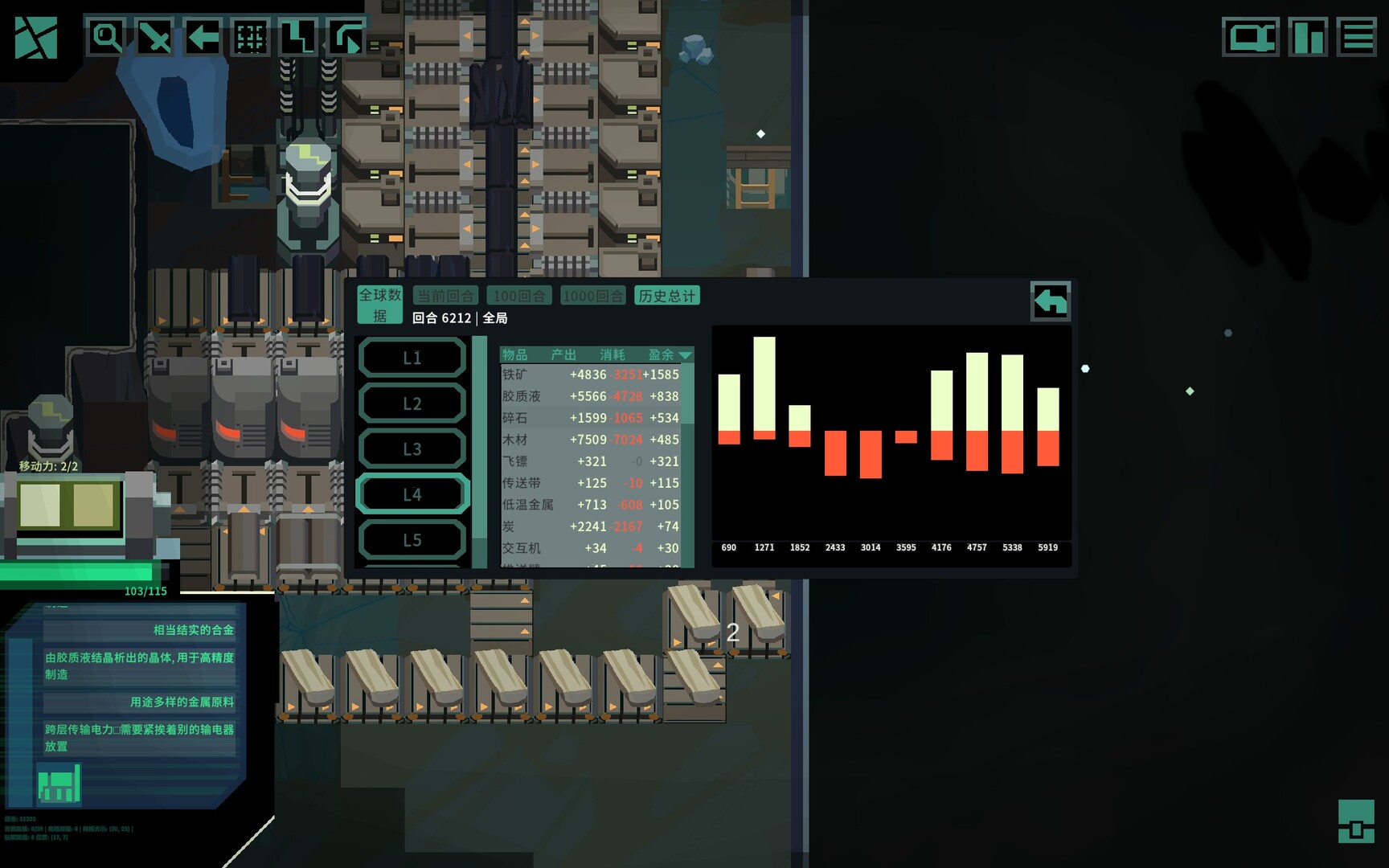Image resolution: width=1389 pixels, height=868 pixels.
Task: Toggle the 全球数据 panel mode
Action: pos(379,304)
